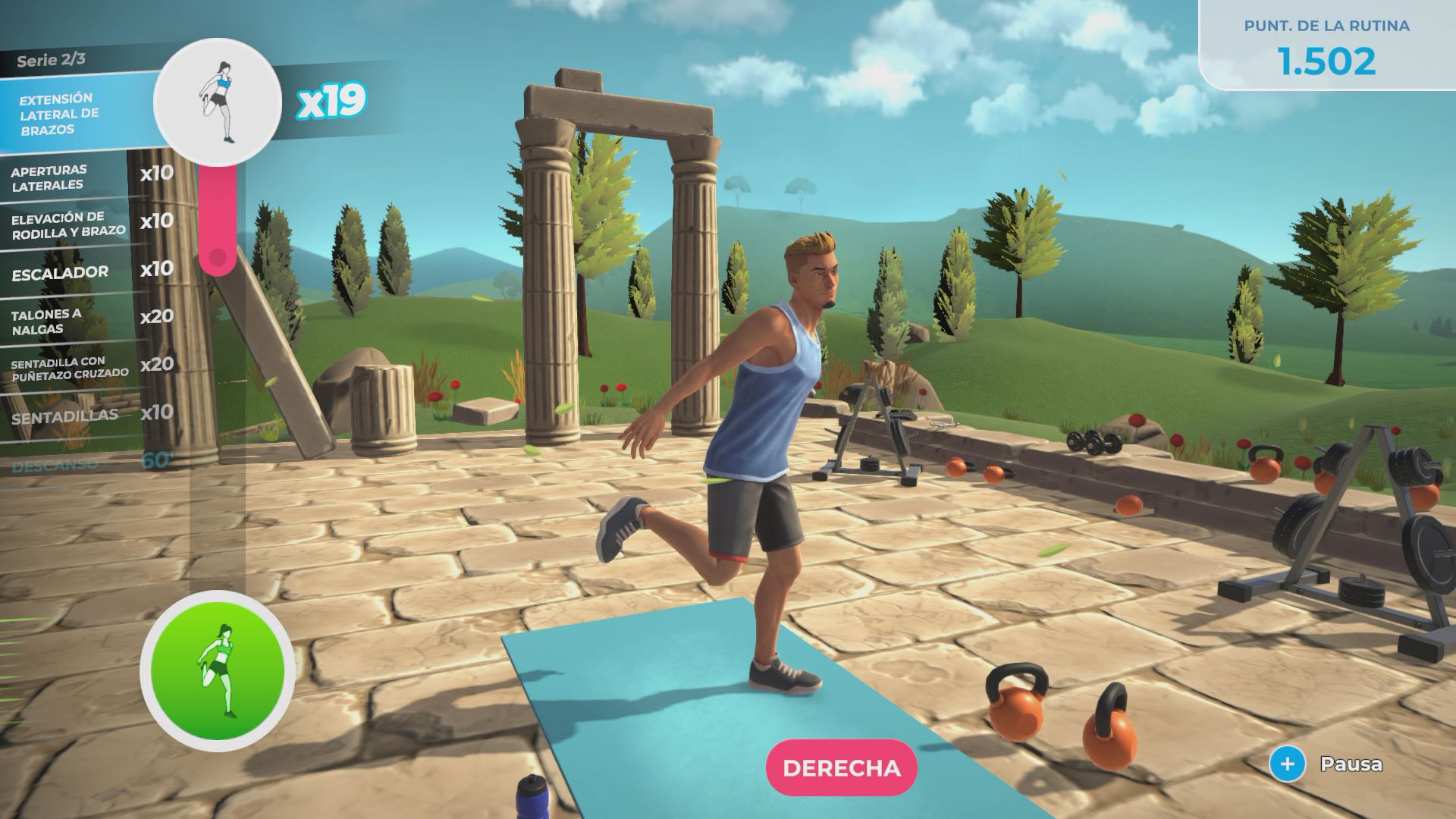Click the green exercise demo circle
This screenshot has height=819, width=1456.
point(218,670)
